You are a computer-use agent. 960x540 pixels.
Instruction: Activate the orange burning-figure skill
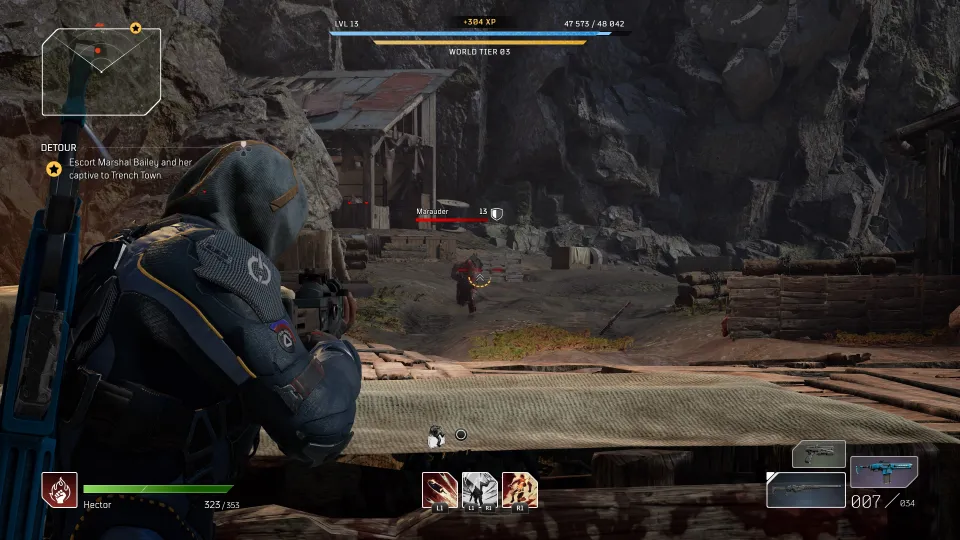point(519,489)
